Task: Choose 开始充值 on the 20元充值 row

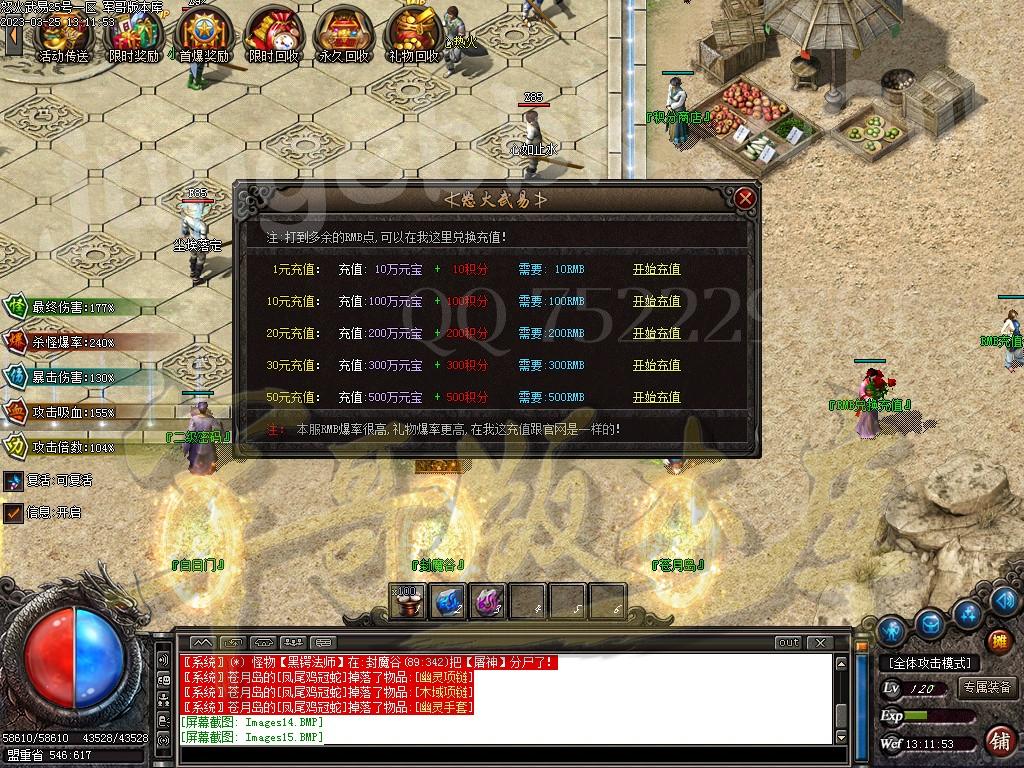Action: (656, 333)
